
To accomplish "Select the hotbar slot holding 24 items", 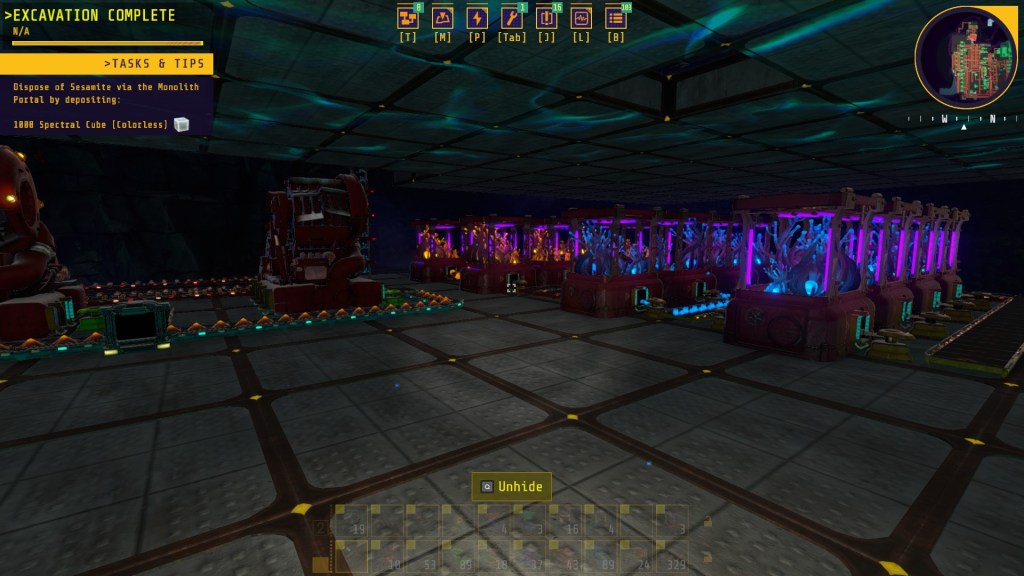I will [636, 556].
